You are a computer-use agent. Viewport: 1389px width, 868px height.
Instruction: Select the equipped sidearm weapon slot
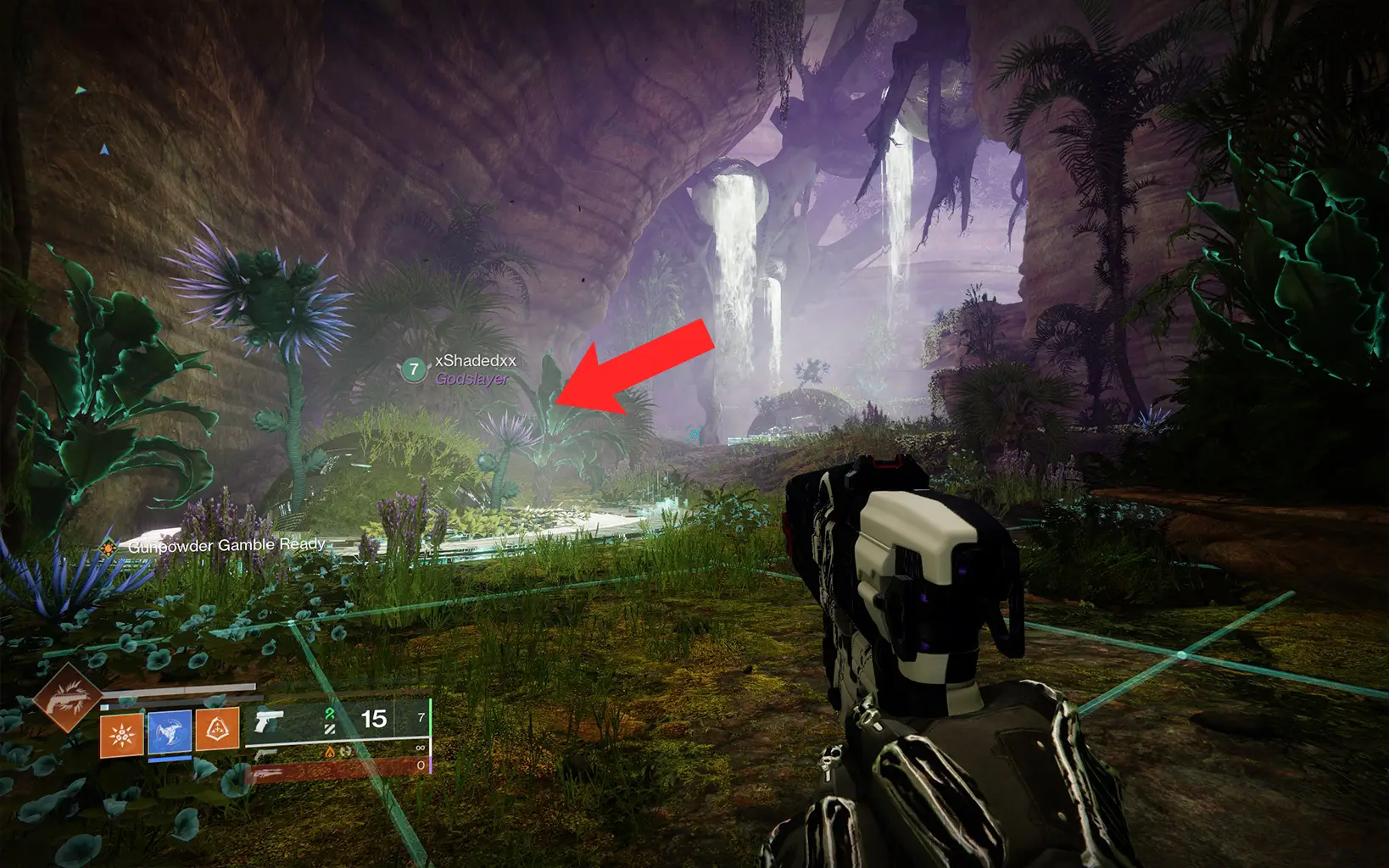(x=270, y=721)
